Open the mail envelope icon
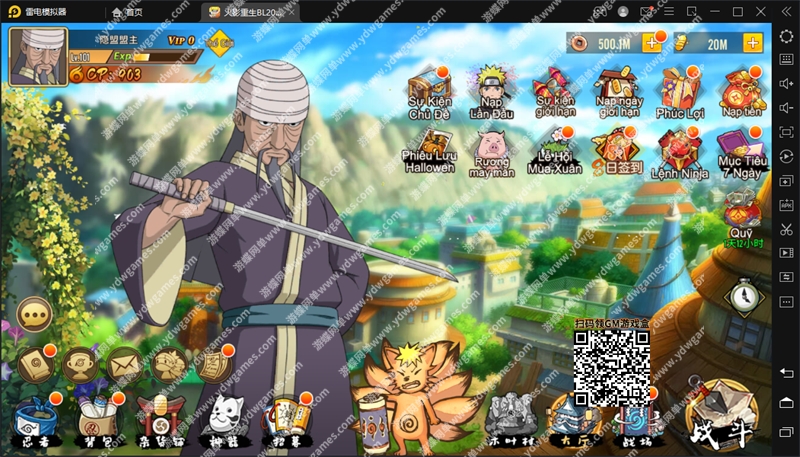The width and height of the screenshot is (800, 457). click(124, 365)
